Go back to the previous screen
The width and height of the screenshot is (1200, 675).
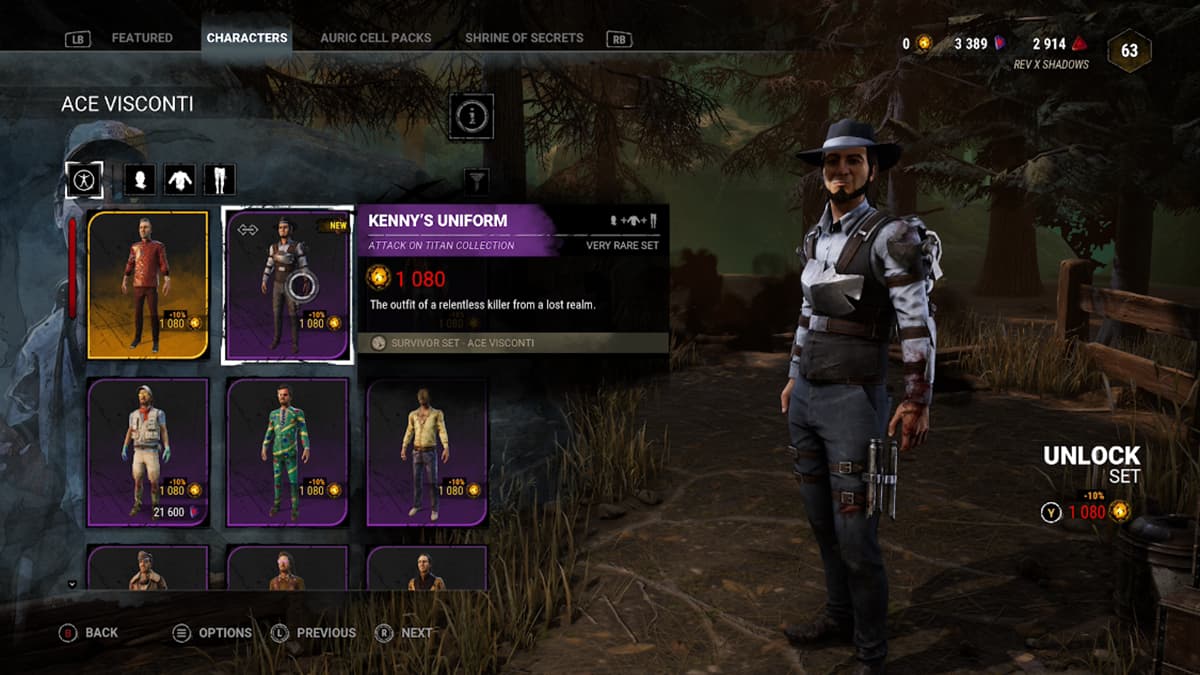91,633
